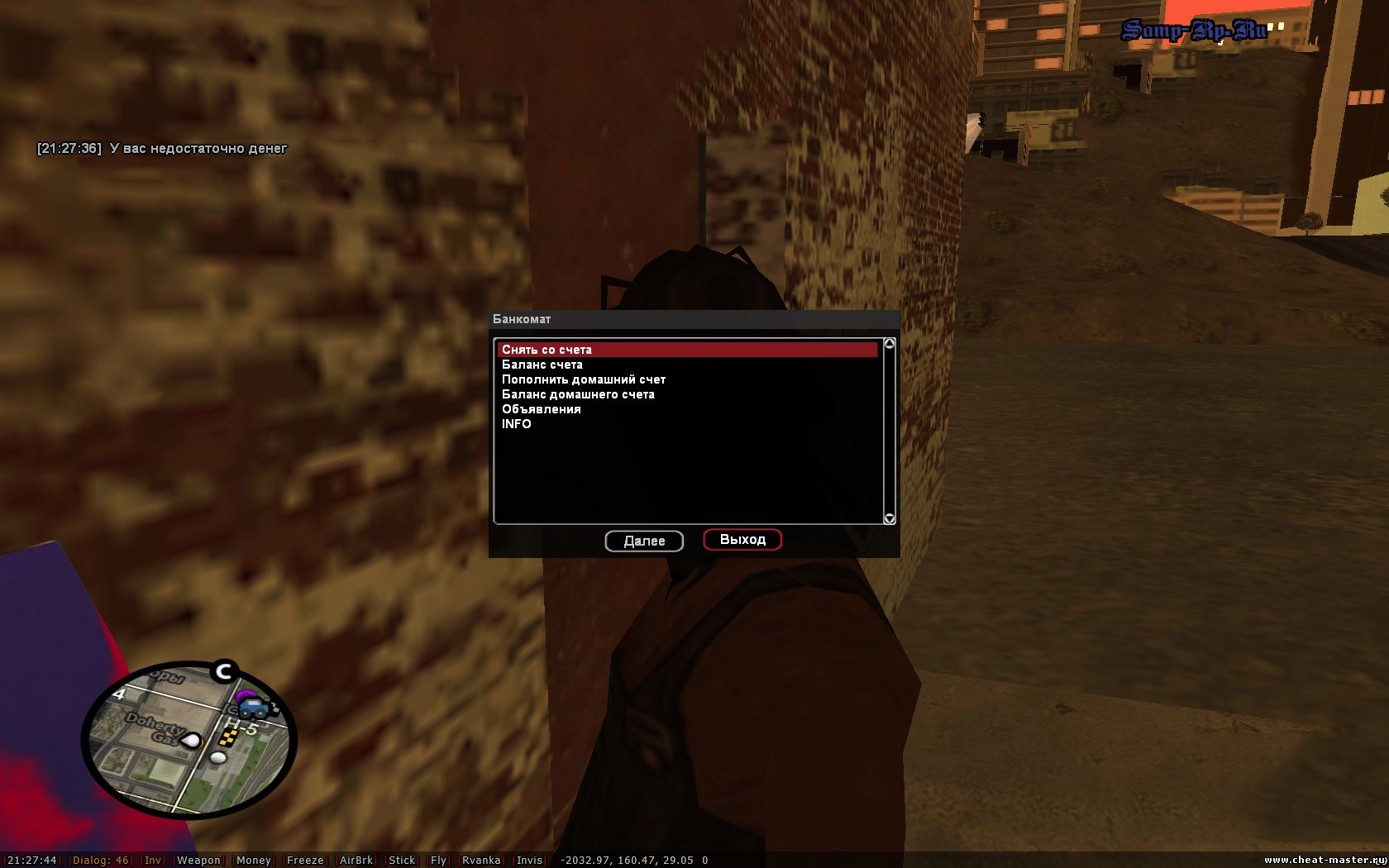Open the INFO entry
The width and height of the screenshot is (1389, 868).
(517, 424)
